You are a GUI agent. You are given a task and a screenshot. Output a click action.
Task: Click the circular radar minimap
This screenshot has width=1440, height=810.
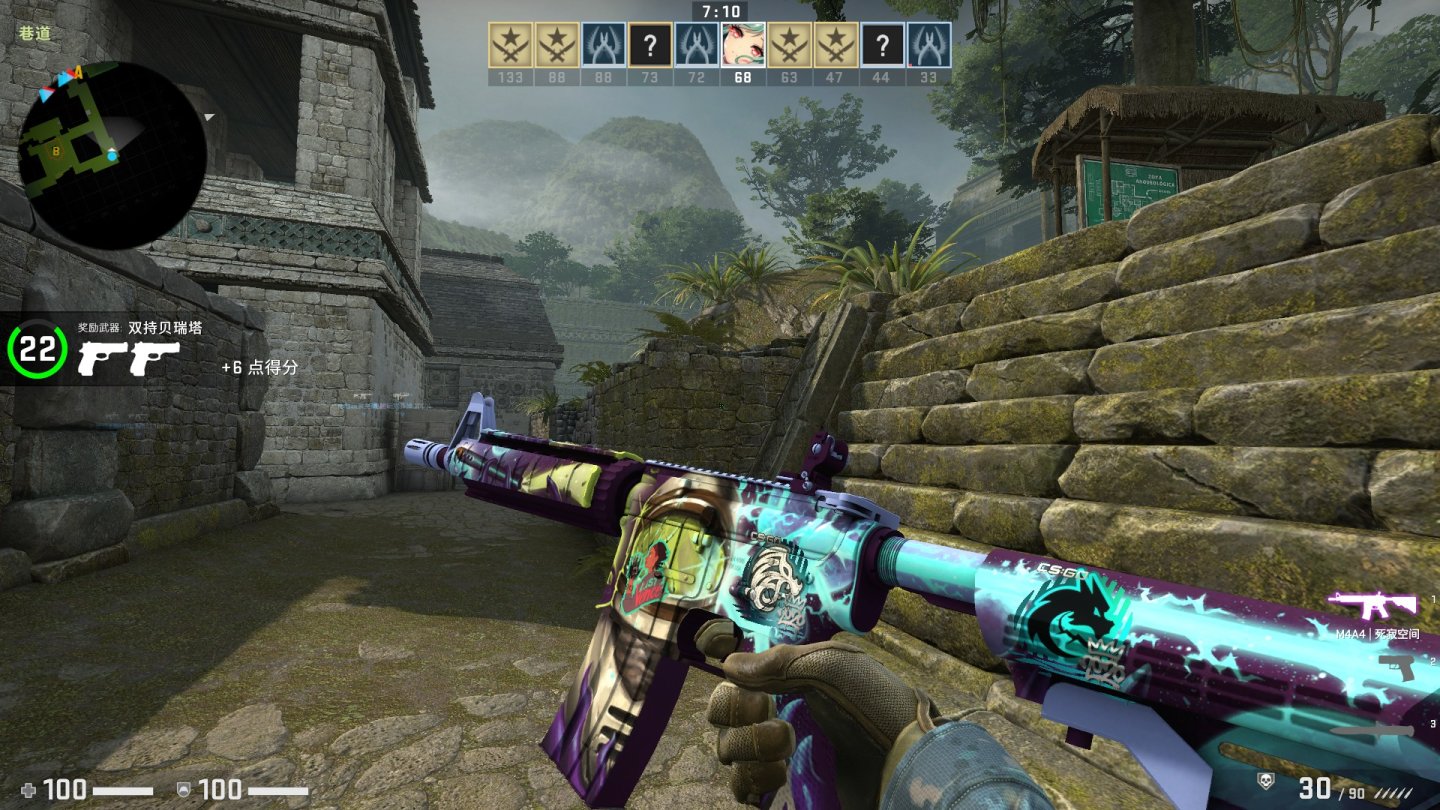(x=112, y=155)
